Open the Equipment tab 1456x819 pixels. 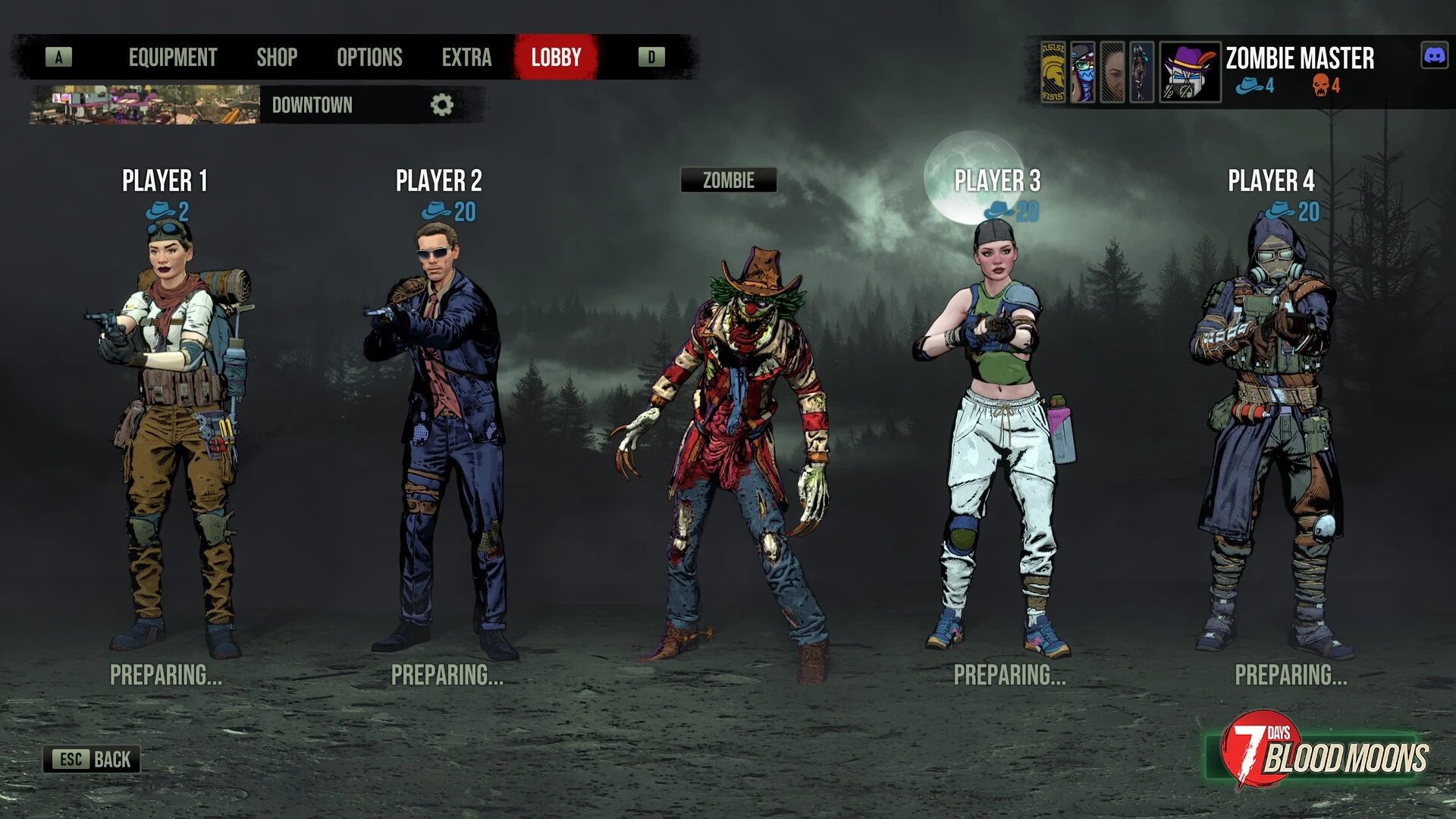click(172, 58)
